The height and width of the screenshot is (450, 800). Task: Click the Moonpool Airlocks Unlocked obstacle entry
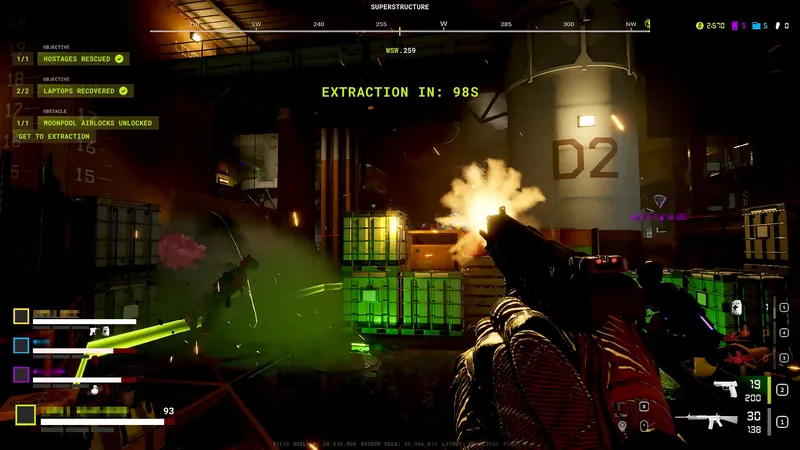click(97, 123)
